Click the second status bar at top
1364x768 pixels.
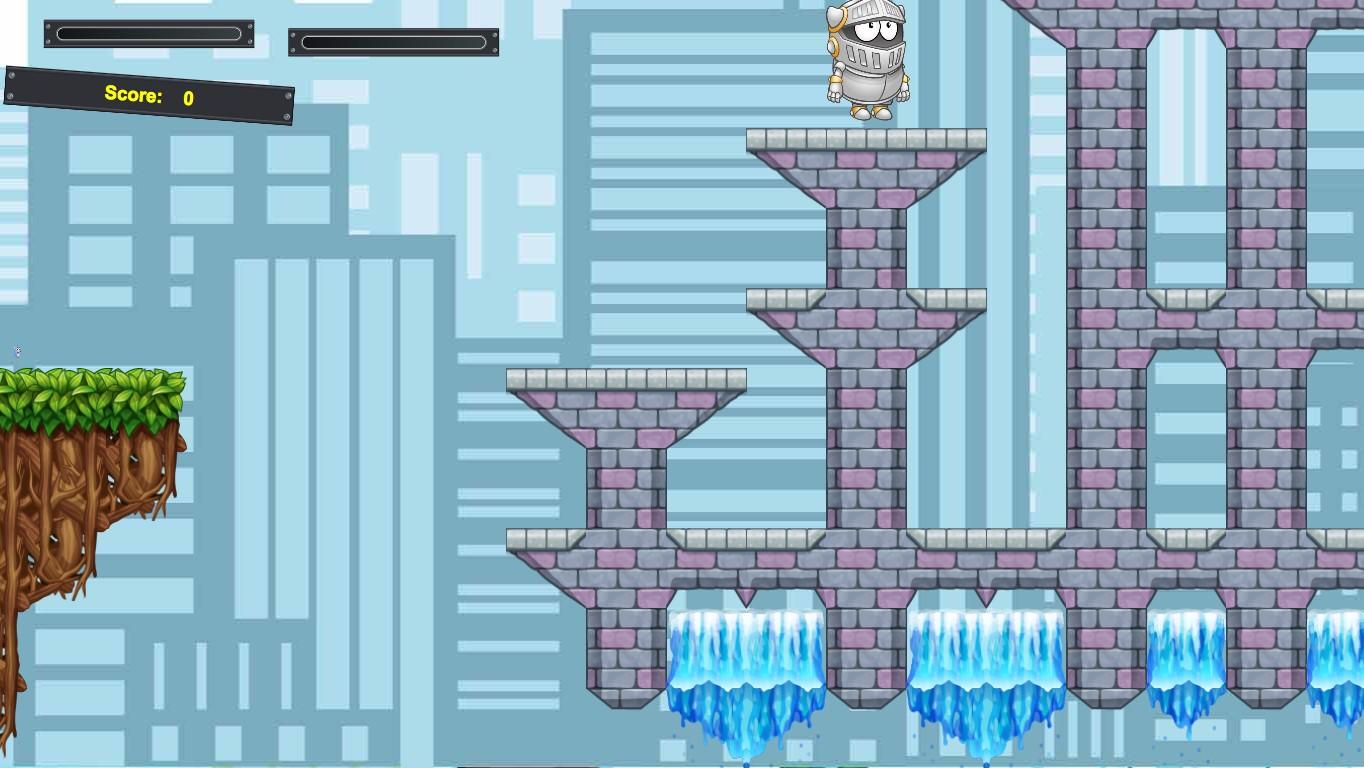(393, 41)
